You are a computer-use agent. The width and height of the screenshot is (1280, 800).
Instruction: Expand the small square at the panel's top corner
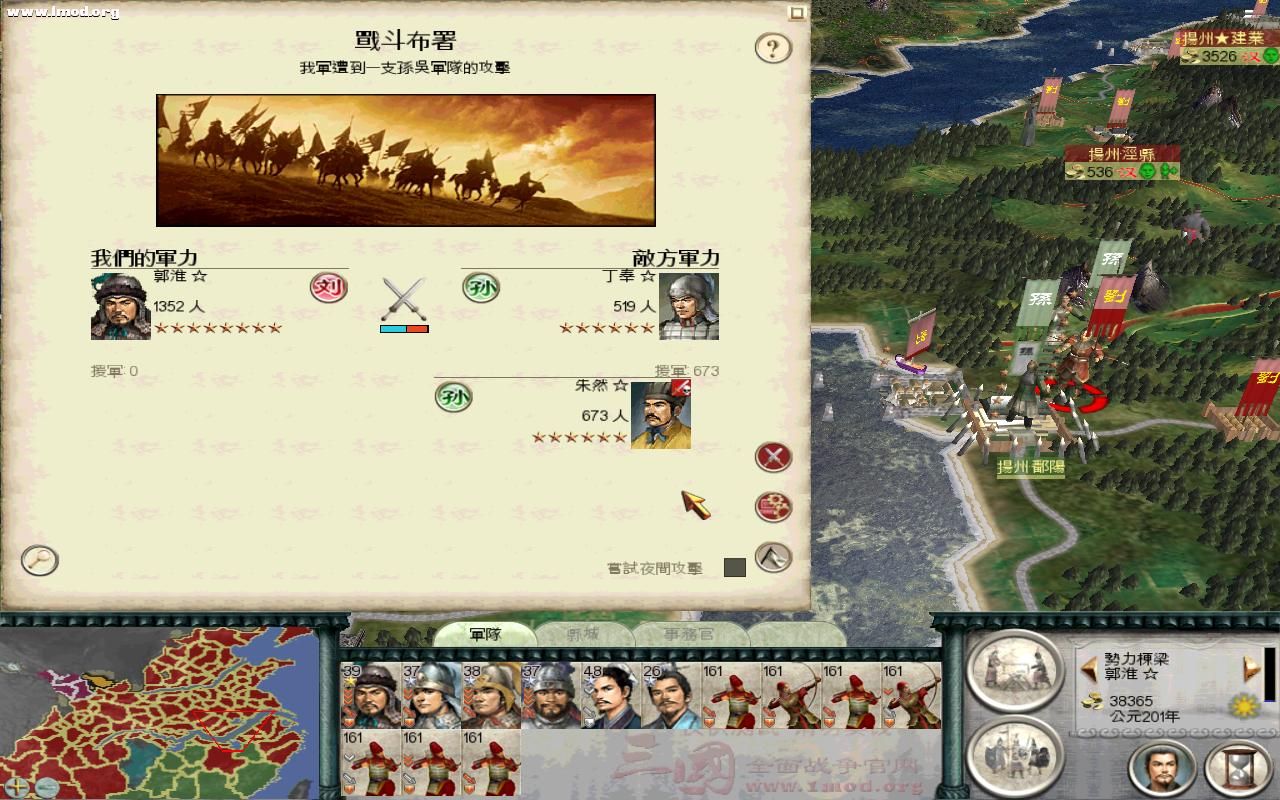(797, 14)
